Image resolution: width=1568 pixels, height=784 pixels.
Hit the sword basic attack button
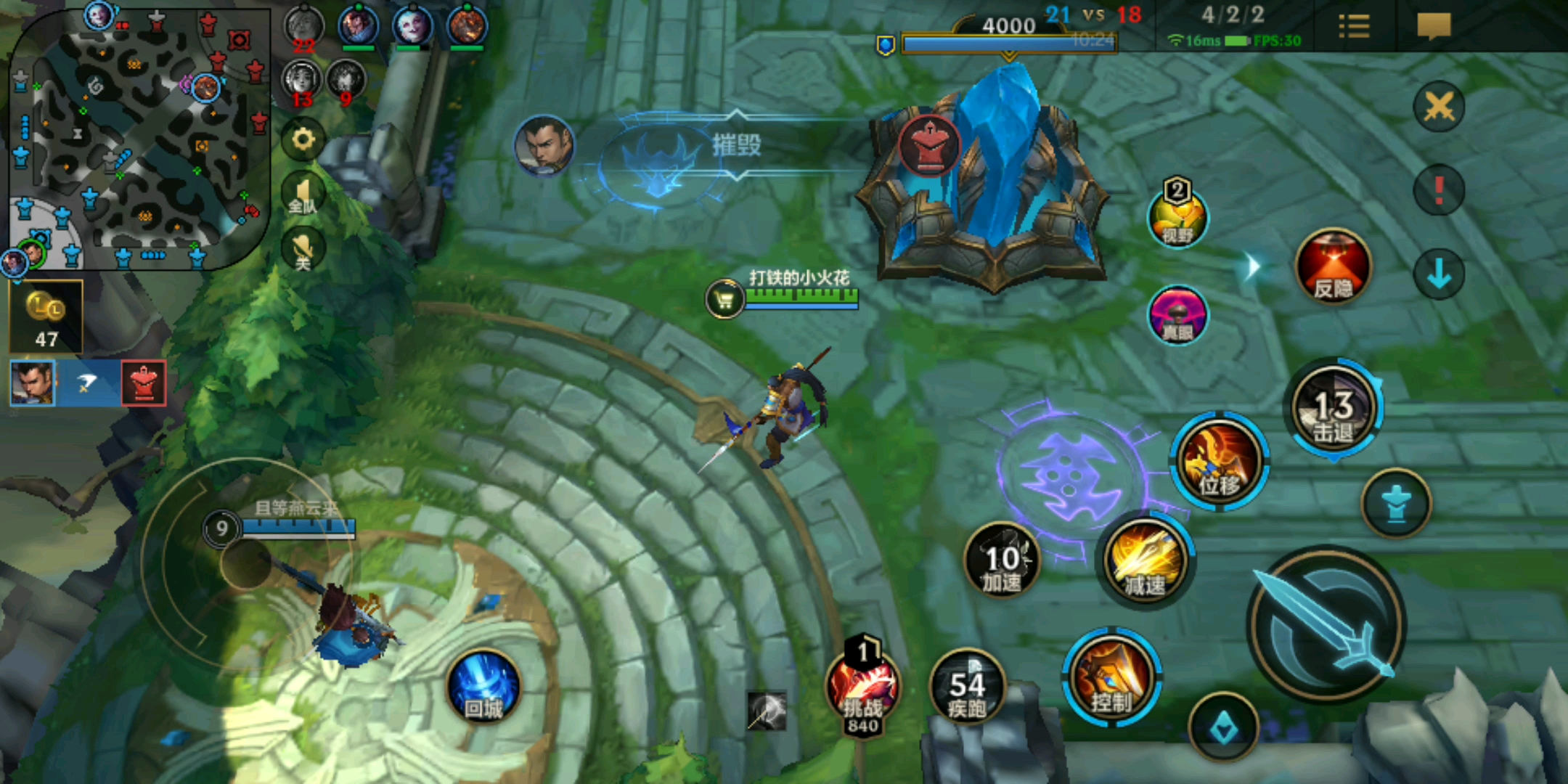point(1327,624)
